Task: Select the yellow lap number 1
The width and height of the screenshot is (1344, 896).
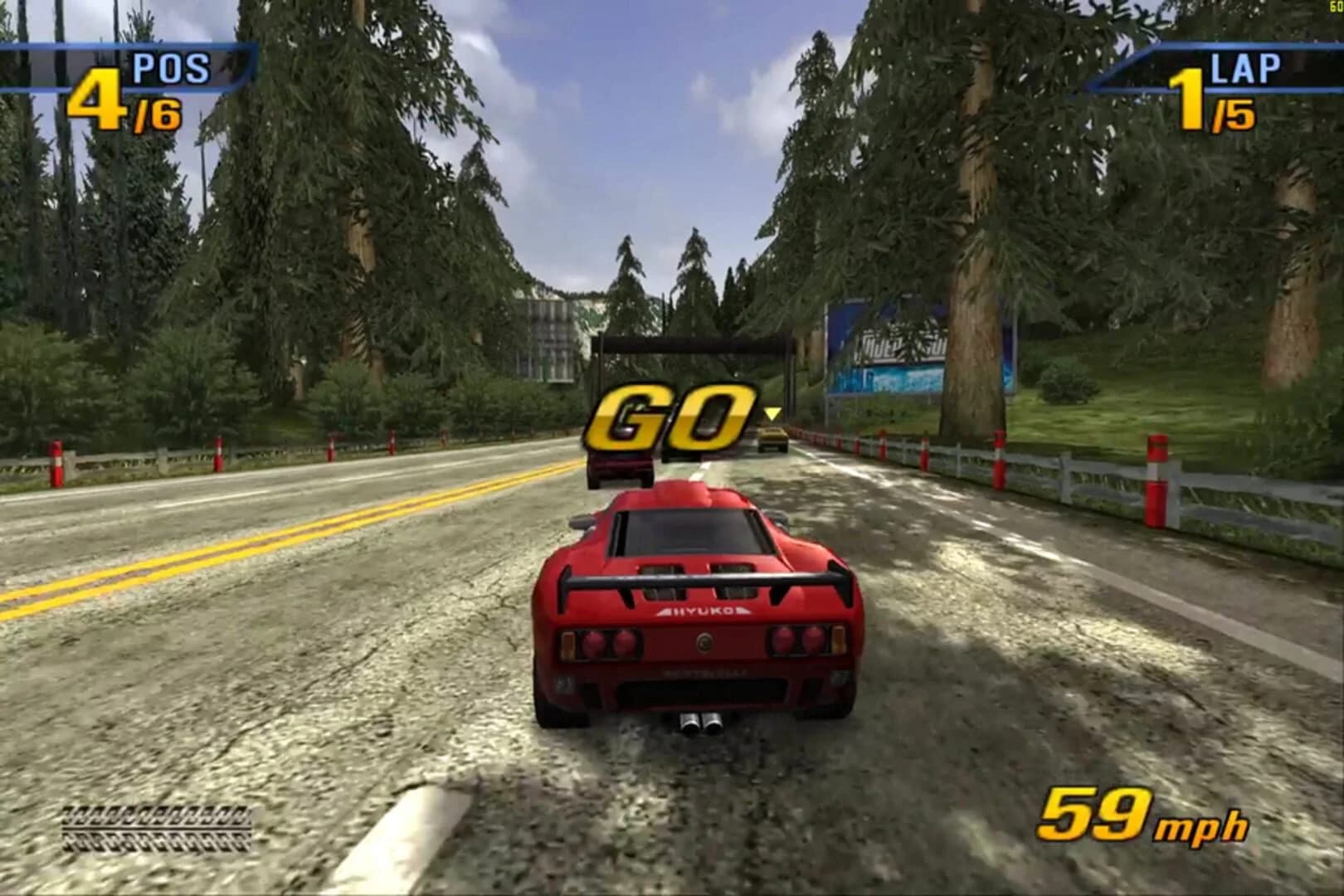Action: click(1187, 101)
